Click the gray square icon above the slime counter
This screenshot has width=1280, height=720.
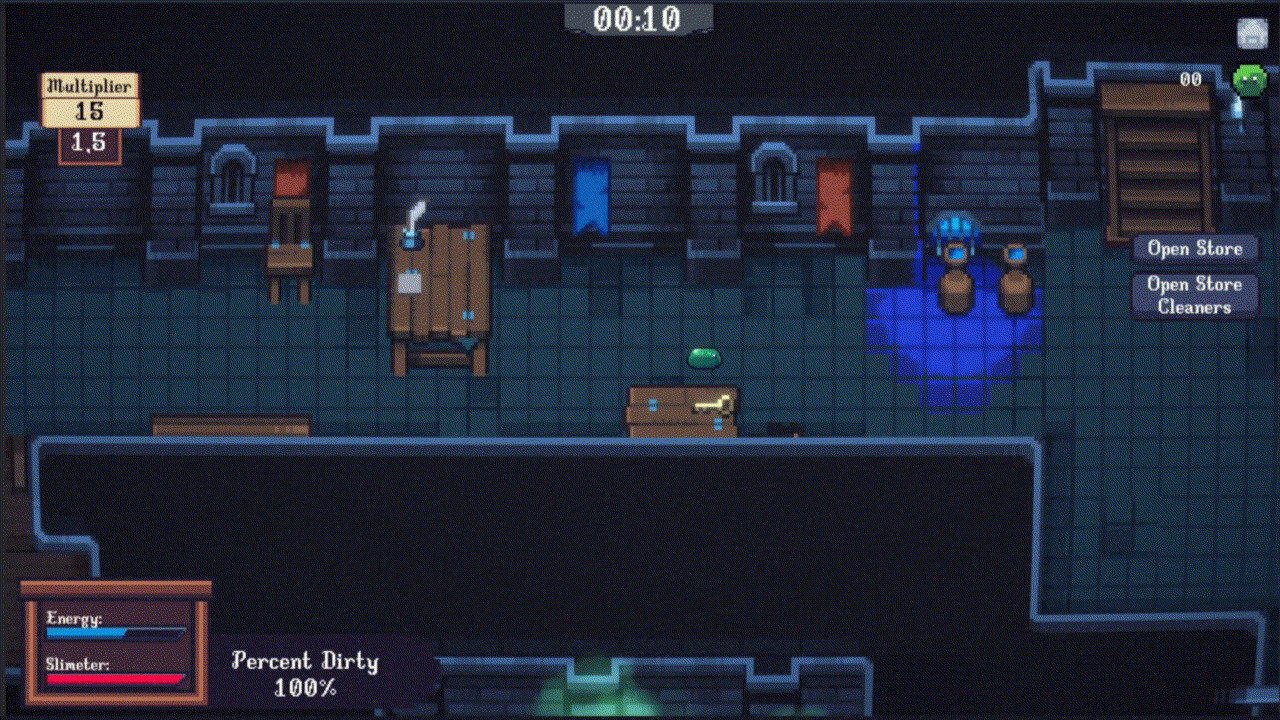(x=1252, y=33)
